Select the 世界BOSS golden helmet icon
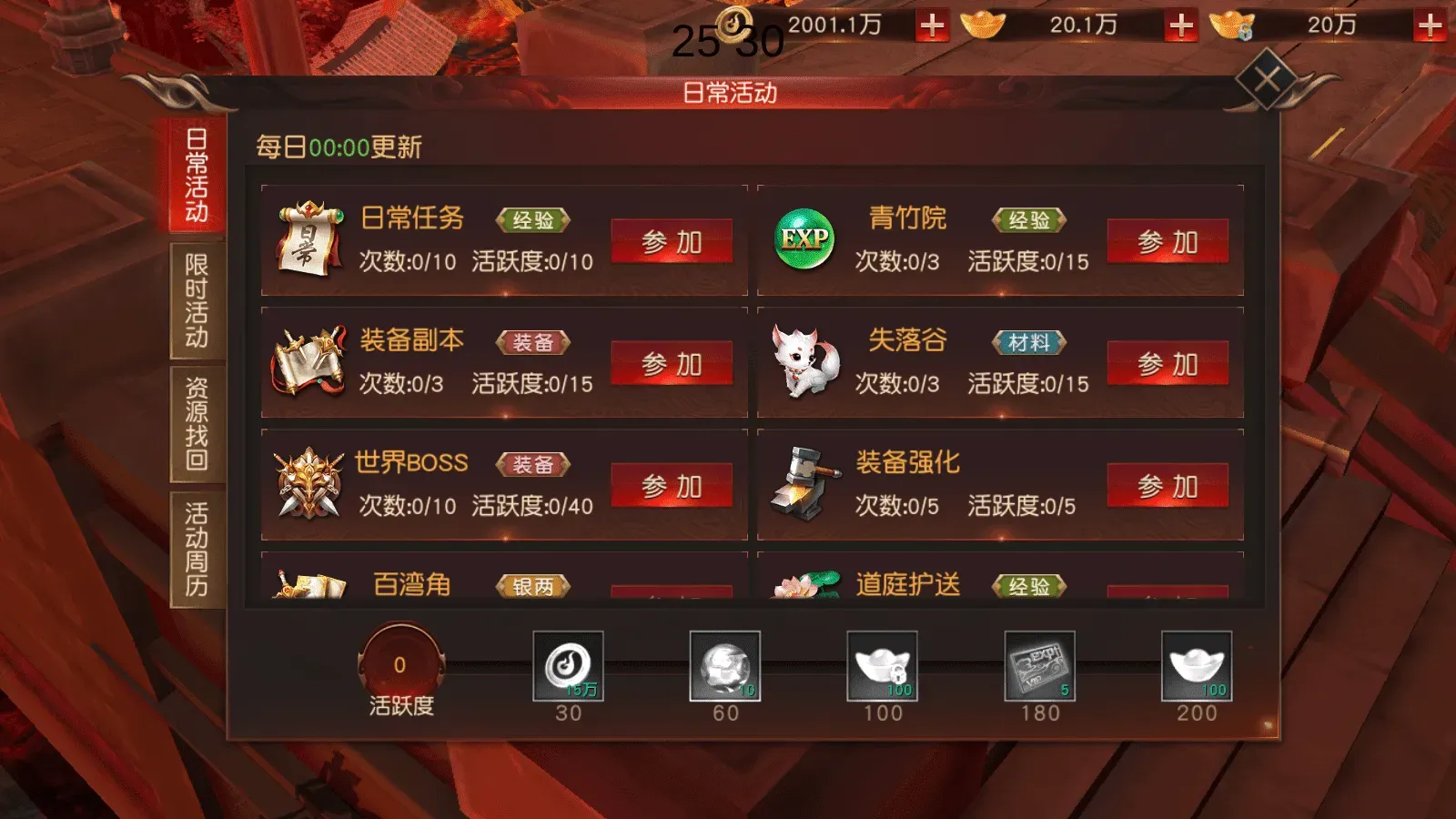The width and height of the screenshot is (1456, 819). (309, 483)
